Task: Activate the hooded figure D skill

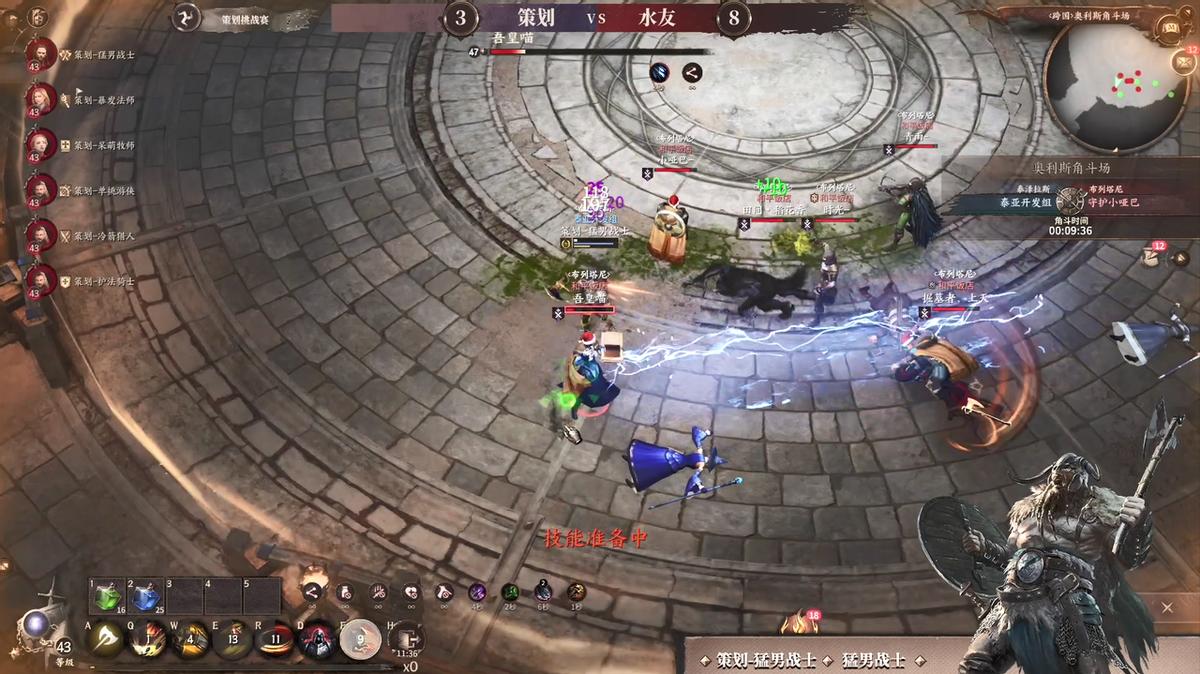Action: coord(318,640)
